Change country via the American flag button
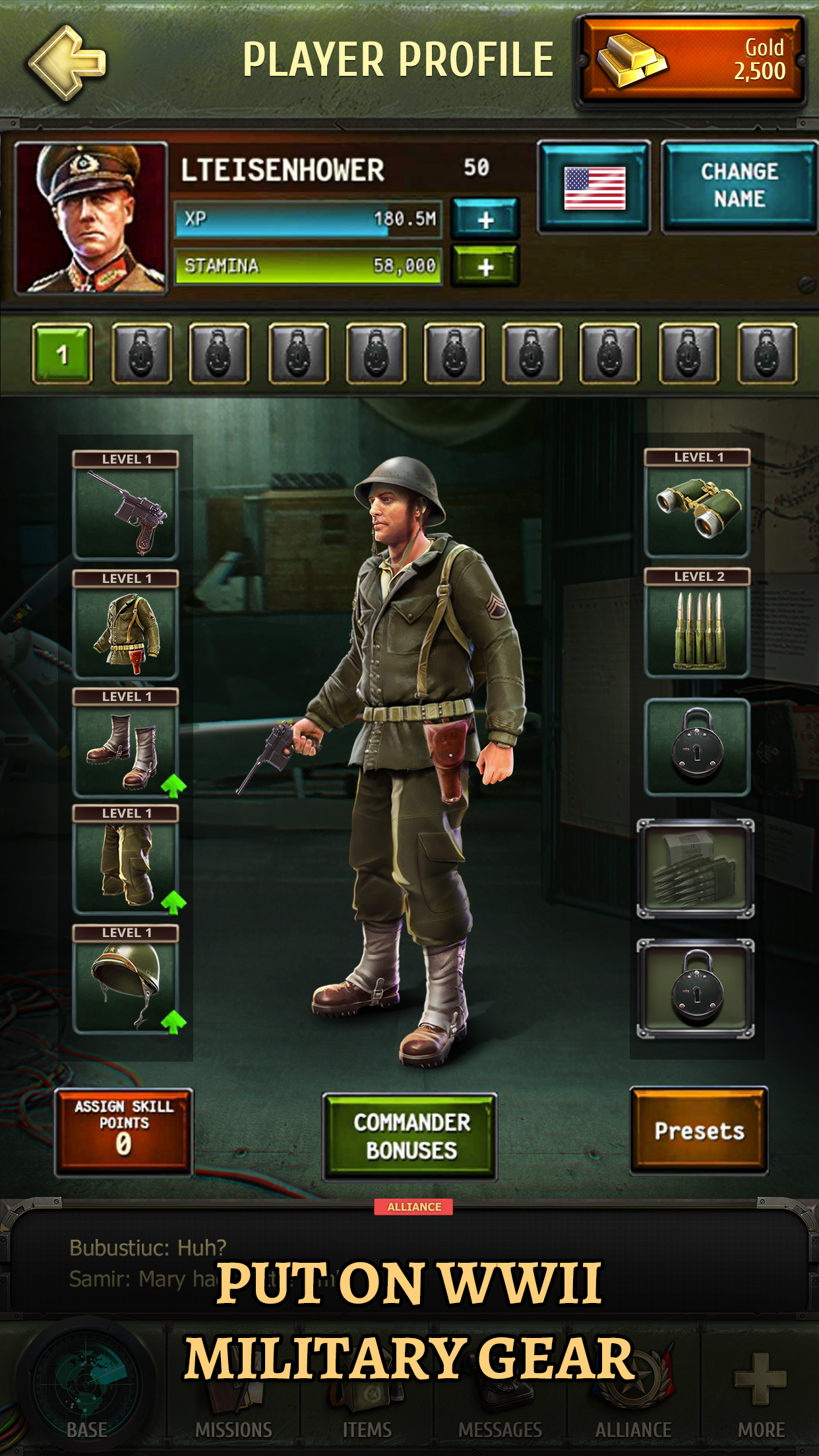The width and height of the screenshot is (819, 1456). pos(594,187)
